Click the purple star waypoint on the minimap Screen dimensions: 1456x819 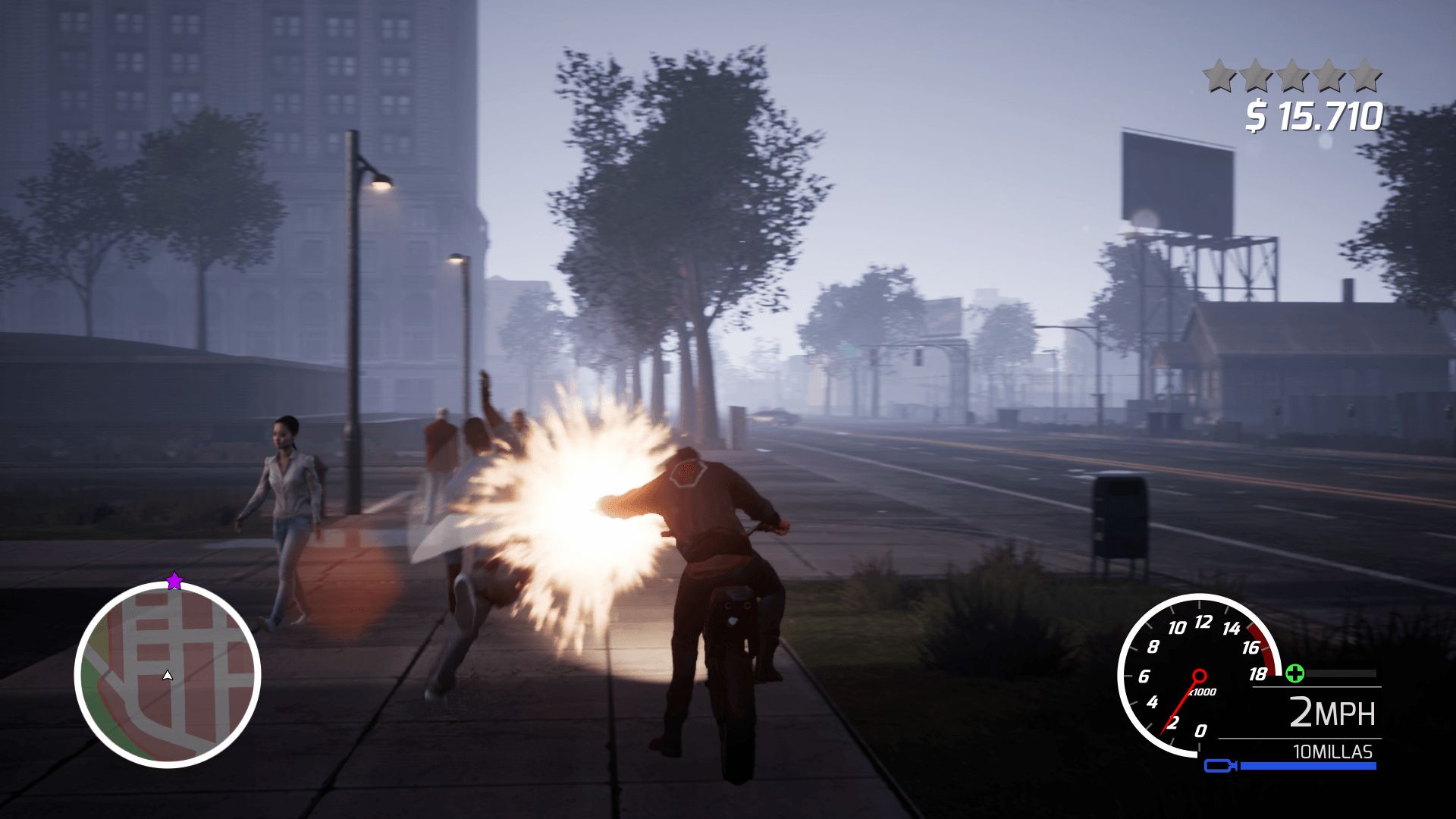175,580
